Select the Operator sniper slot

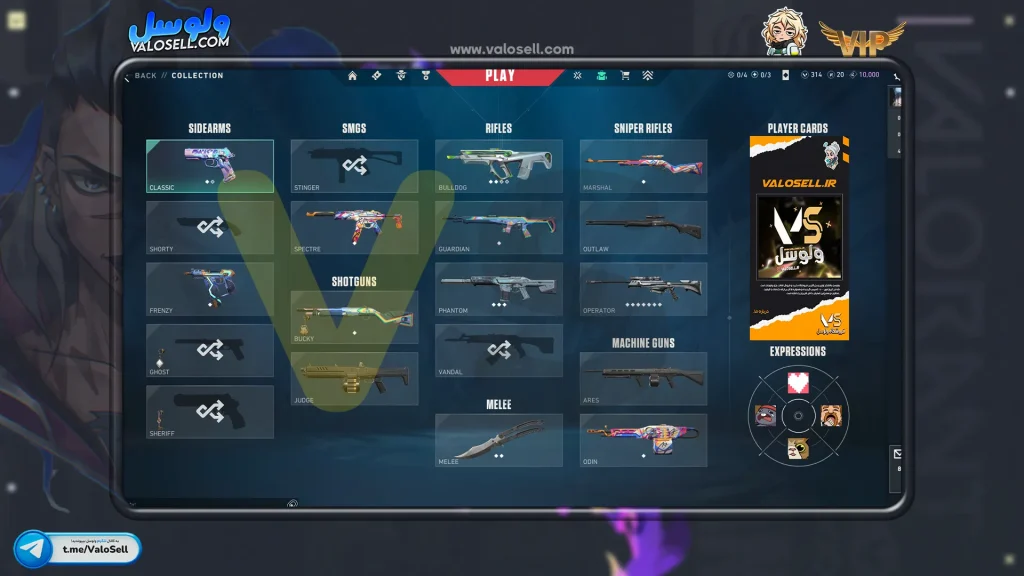[x=643, y=289]
